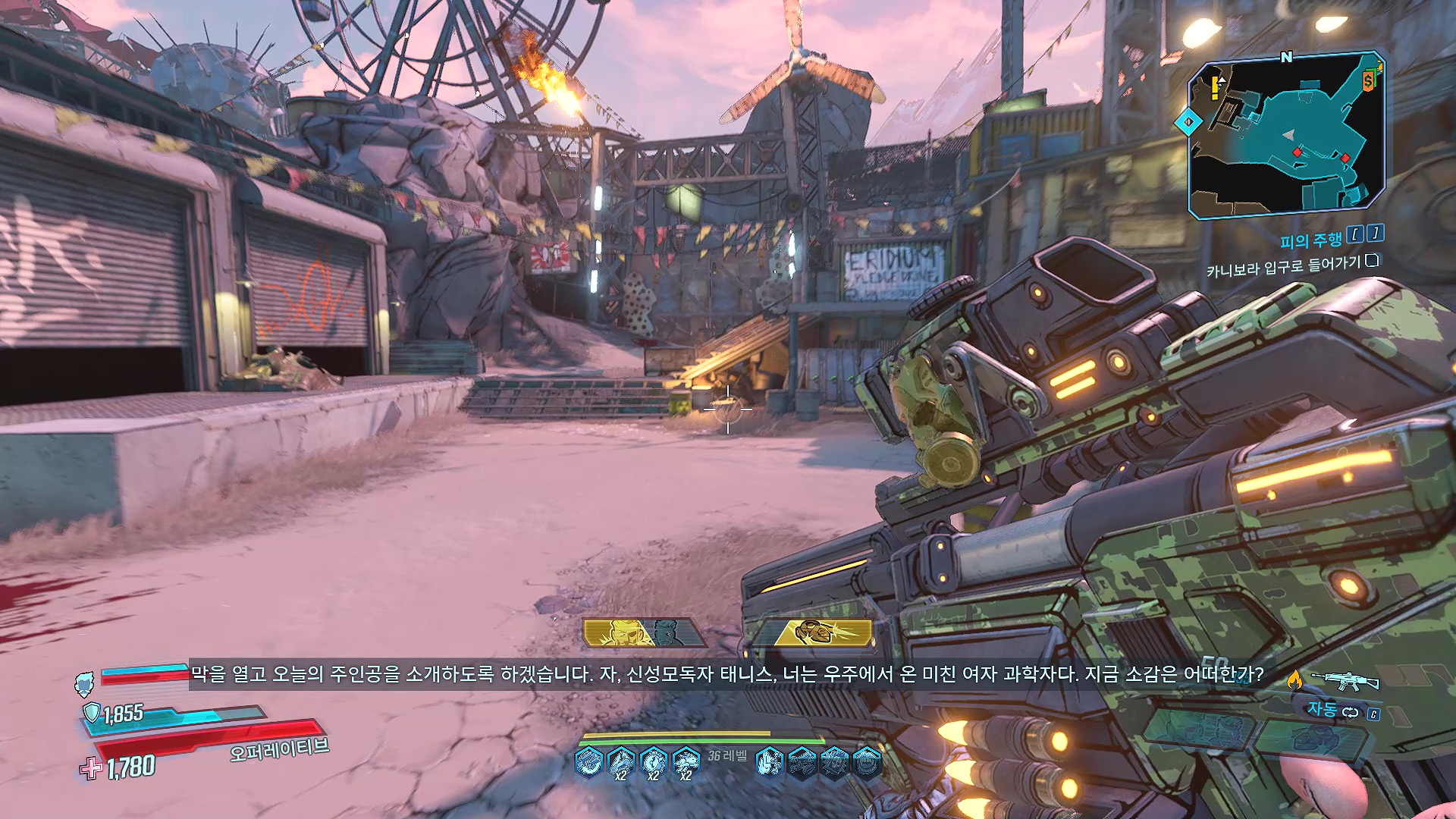Activate the yellow two-faces action skill icon

pos(643,632)
